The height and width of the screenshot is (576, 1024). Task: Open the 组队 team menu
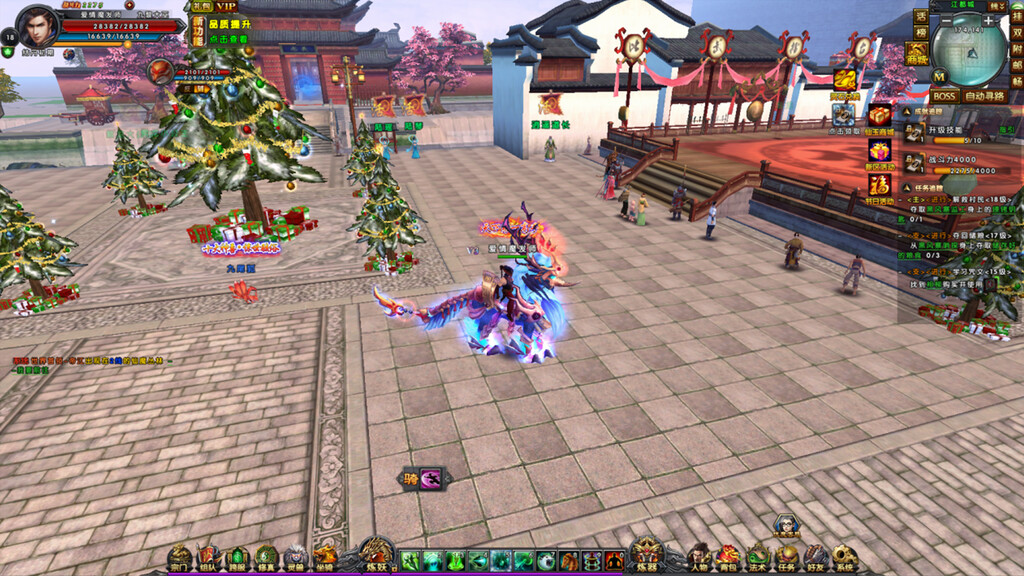point(208,557)
